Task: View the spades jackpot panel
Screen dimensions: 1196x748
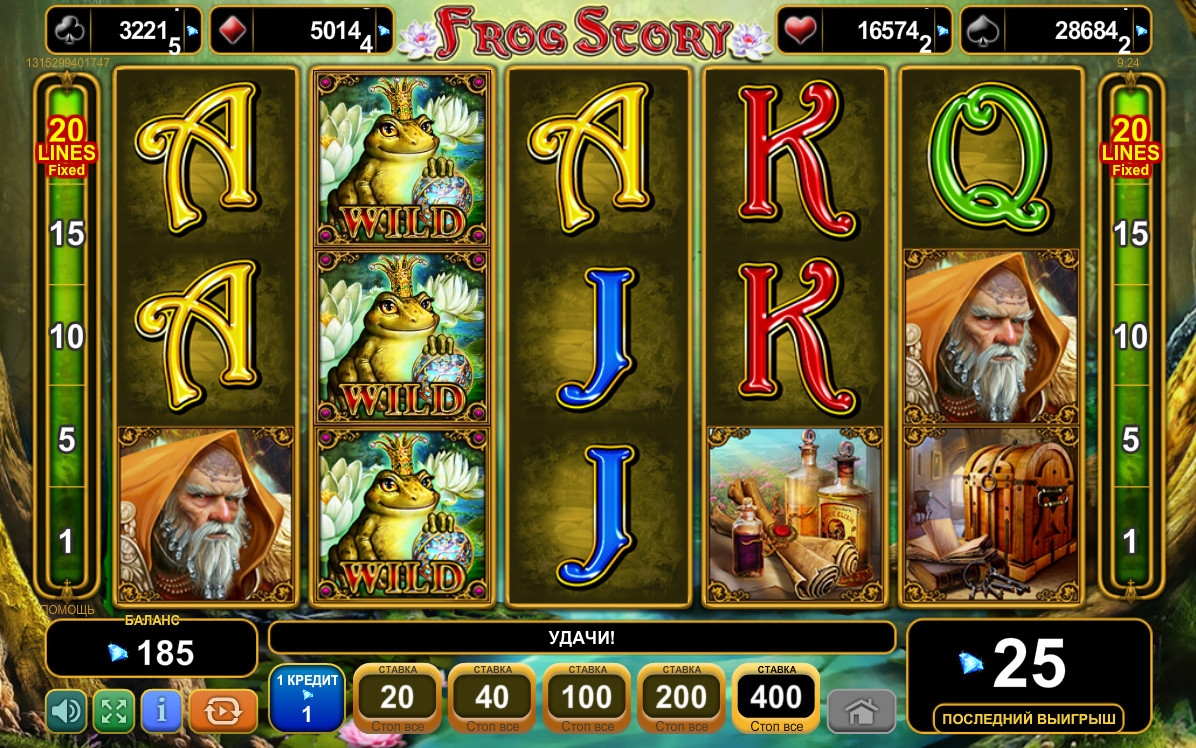Action: tap(1055, 31)
